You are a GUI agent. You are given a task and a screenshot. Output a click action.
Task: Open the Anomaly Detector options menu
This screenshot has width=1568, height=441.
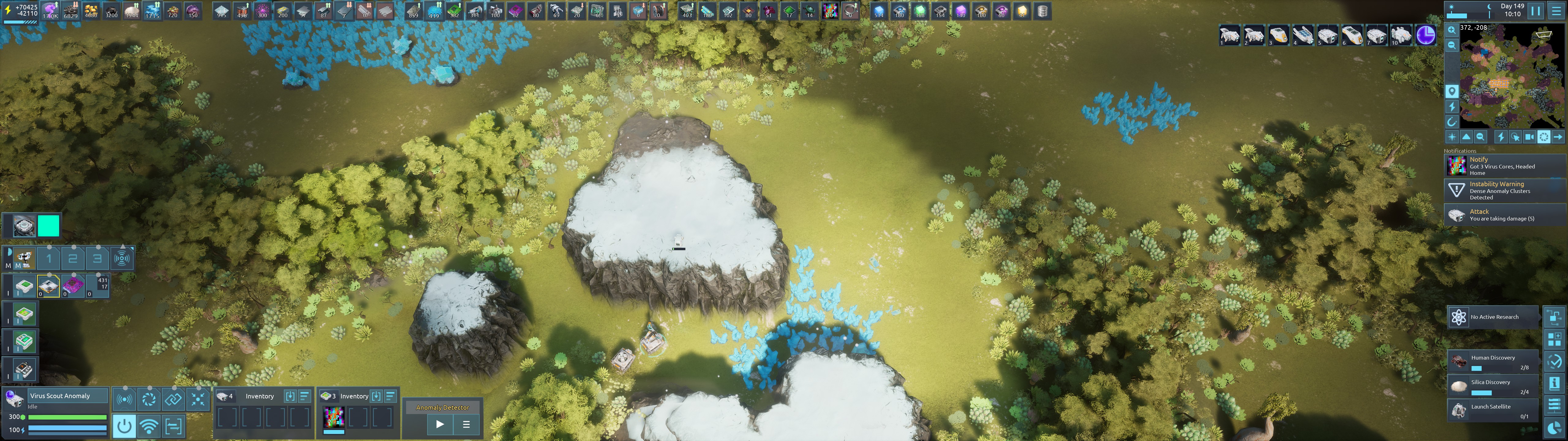click(466, 424)
